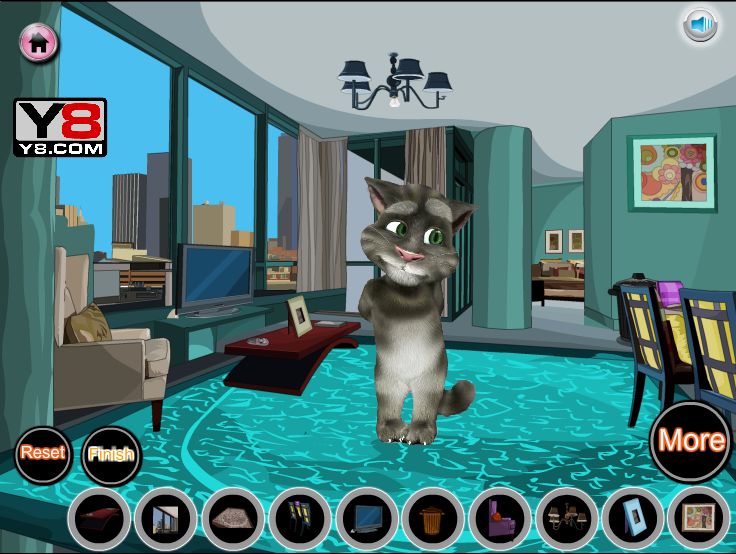Select the window option icon
This screenshot has height=554, width=736.
click(x=166, y=518)
